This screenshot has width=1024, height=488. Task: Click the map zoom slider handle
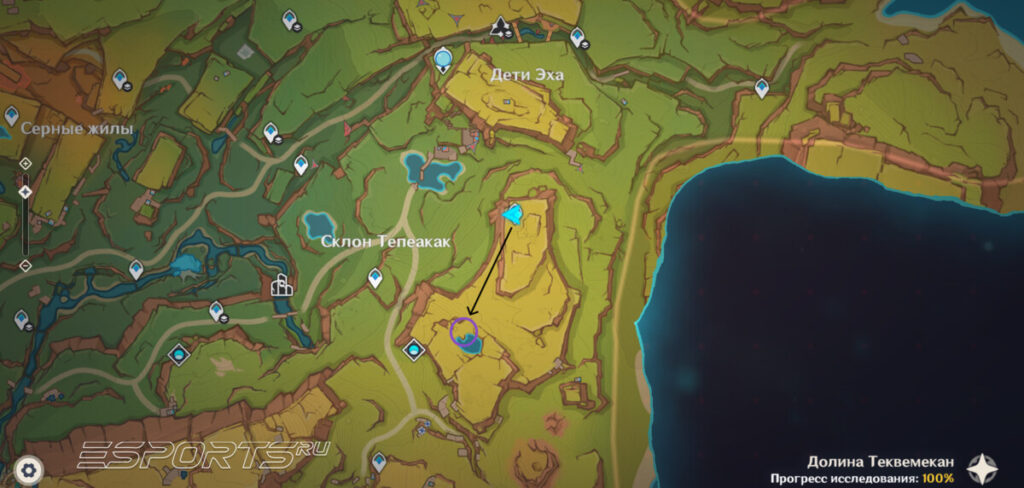(x=25, y=190)
